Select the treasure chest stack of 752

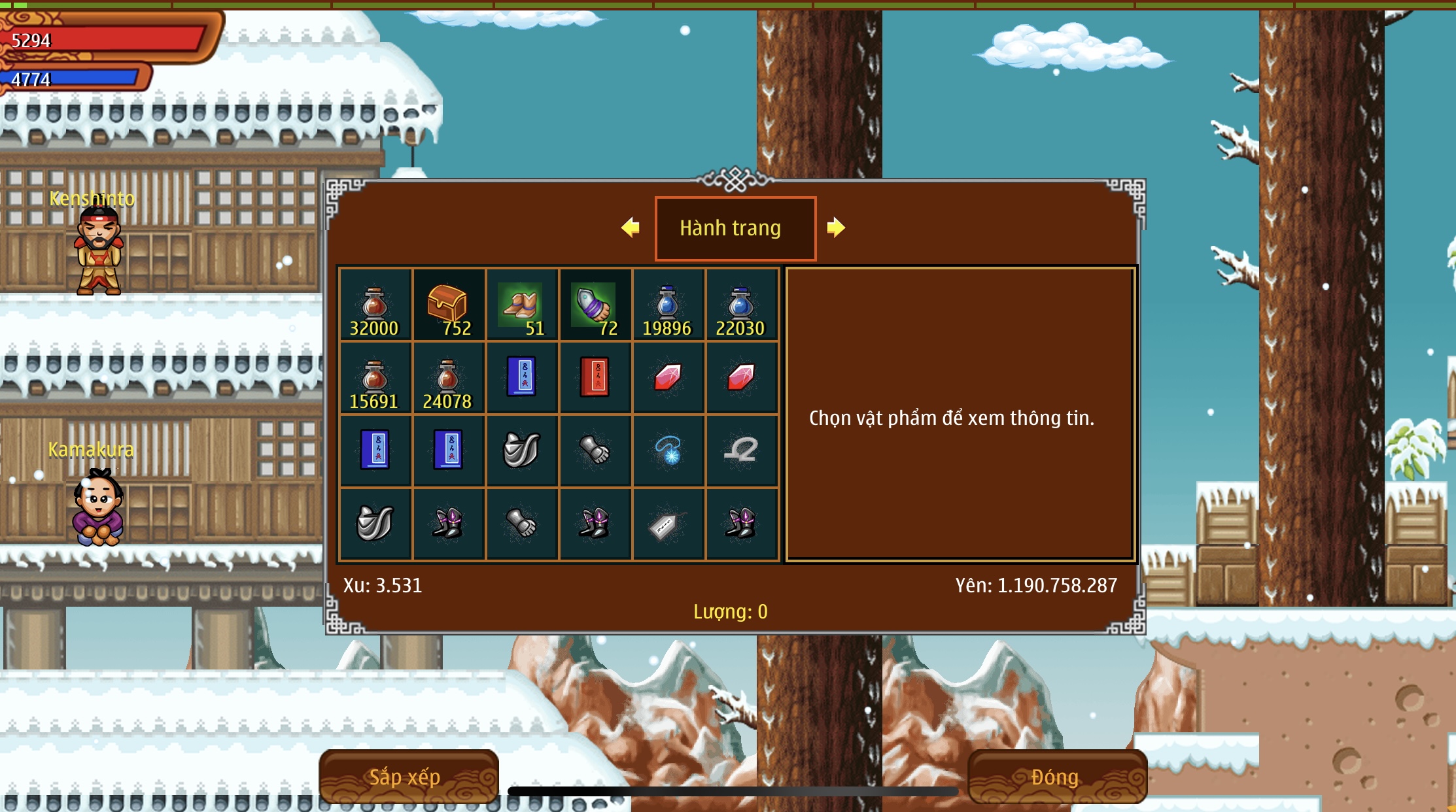(x=448, y=305)
